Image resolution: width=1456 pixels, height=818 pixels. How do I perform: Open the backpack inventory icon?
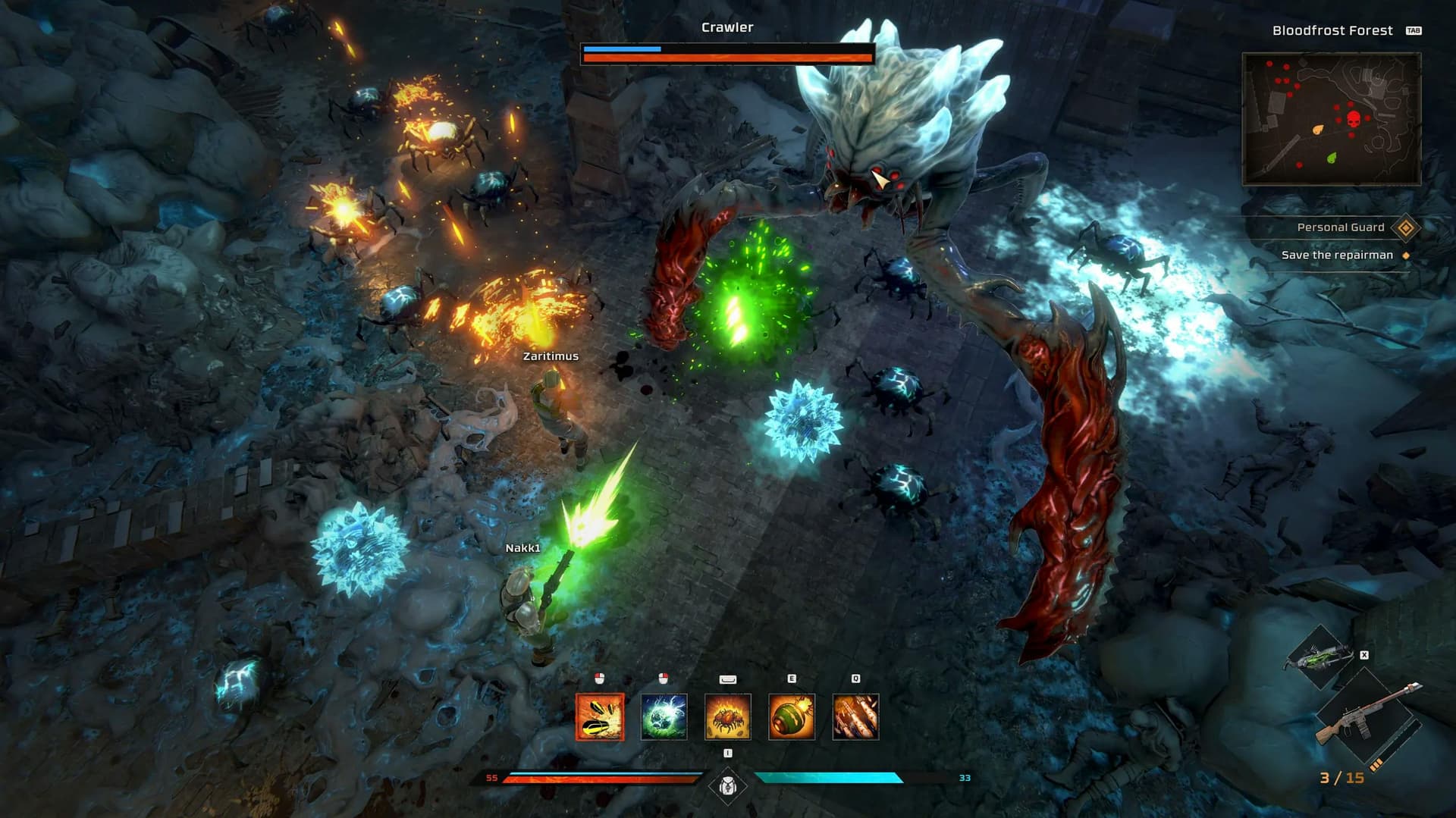coord(727,786)
